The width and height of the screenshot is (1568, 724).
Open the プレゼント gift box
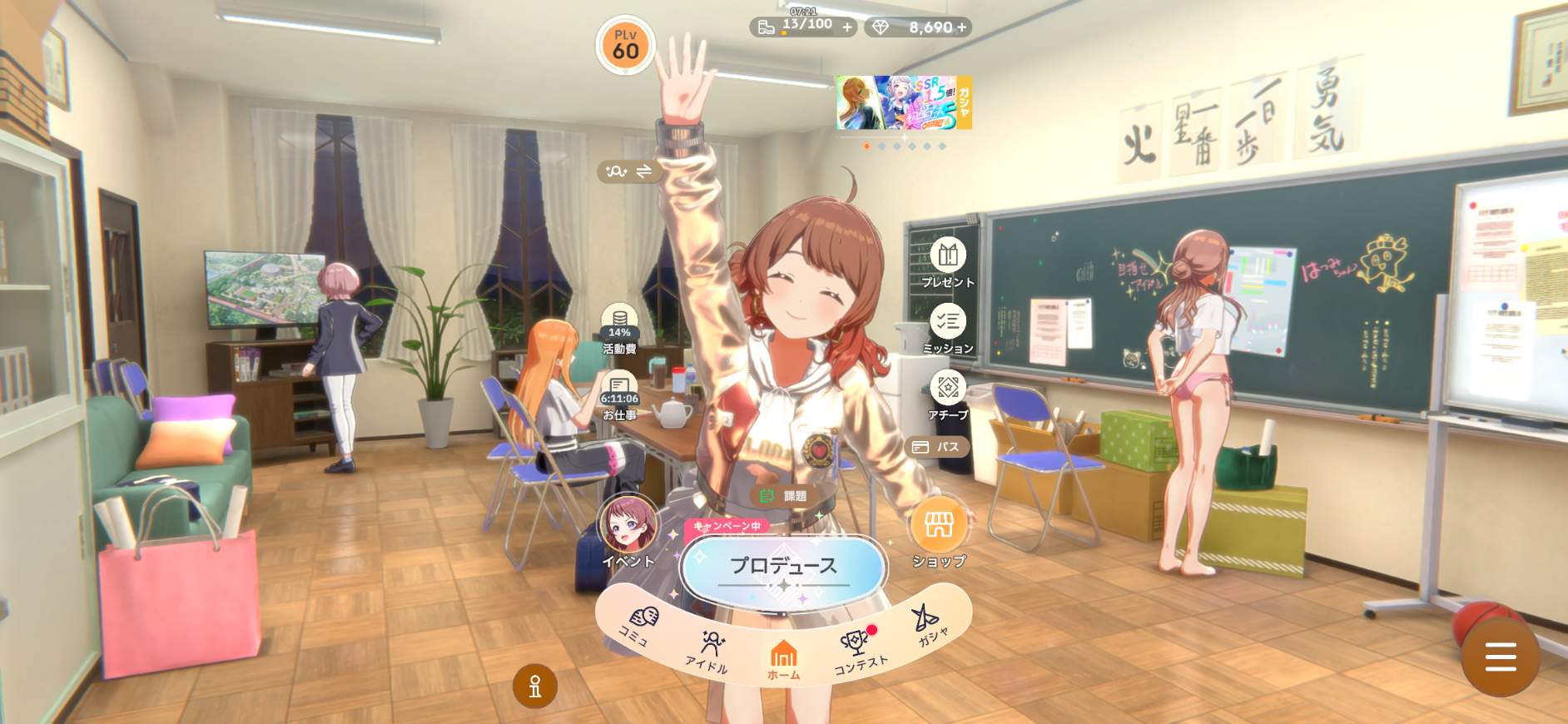coord(948,261)
